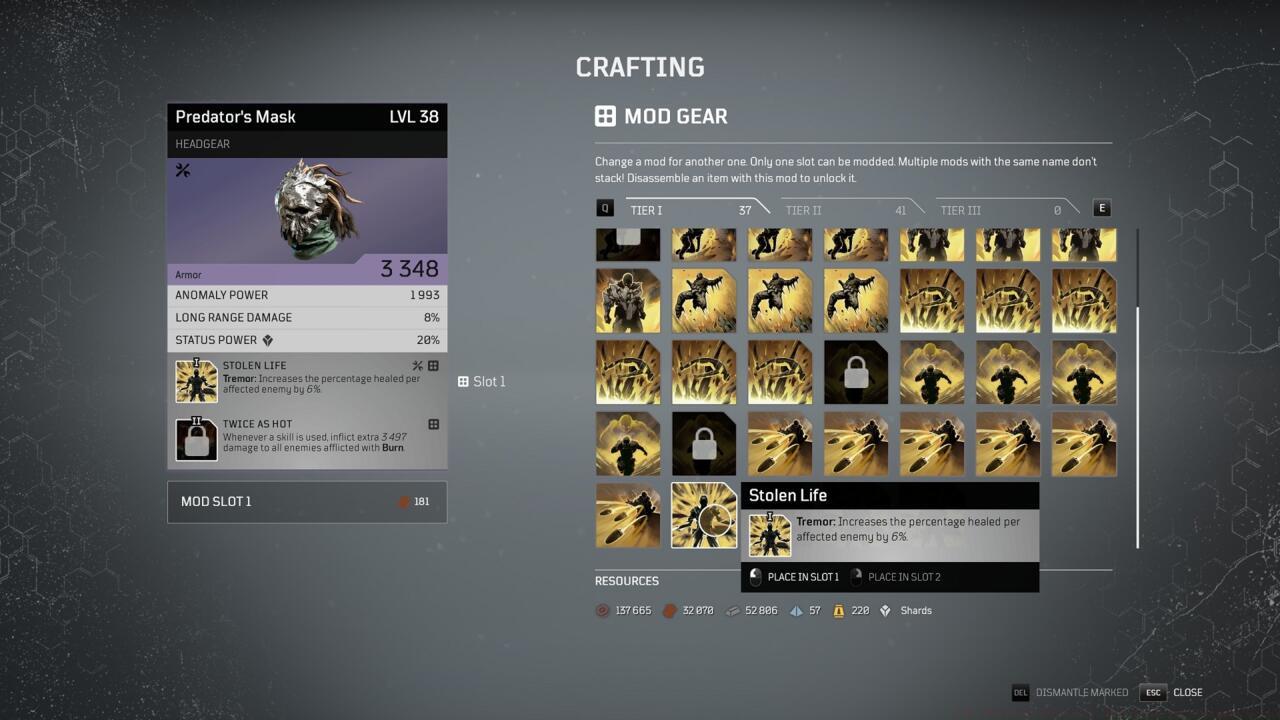Select the Twice As Hot locked mod icon
The width and height of the screenshot is (1280, 720).
coord(196,438)
